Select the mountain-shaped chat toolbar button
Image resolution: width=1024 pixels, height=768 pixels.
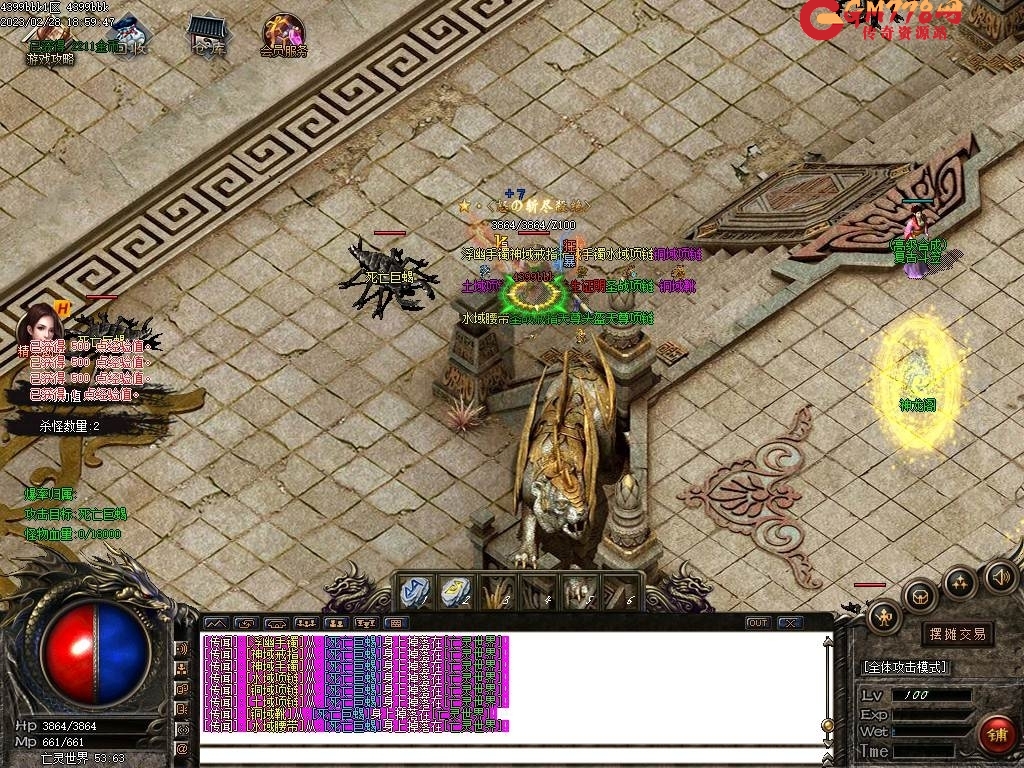[x=215, y=623]
